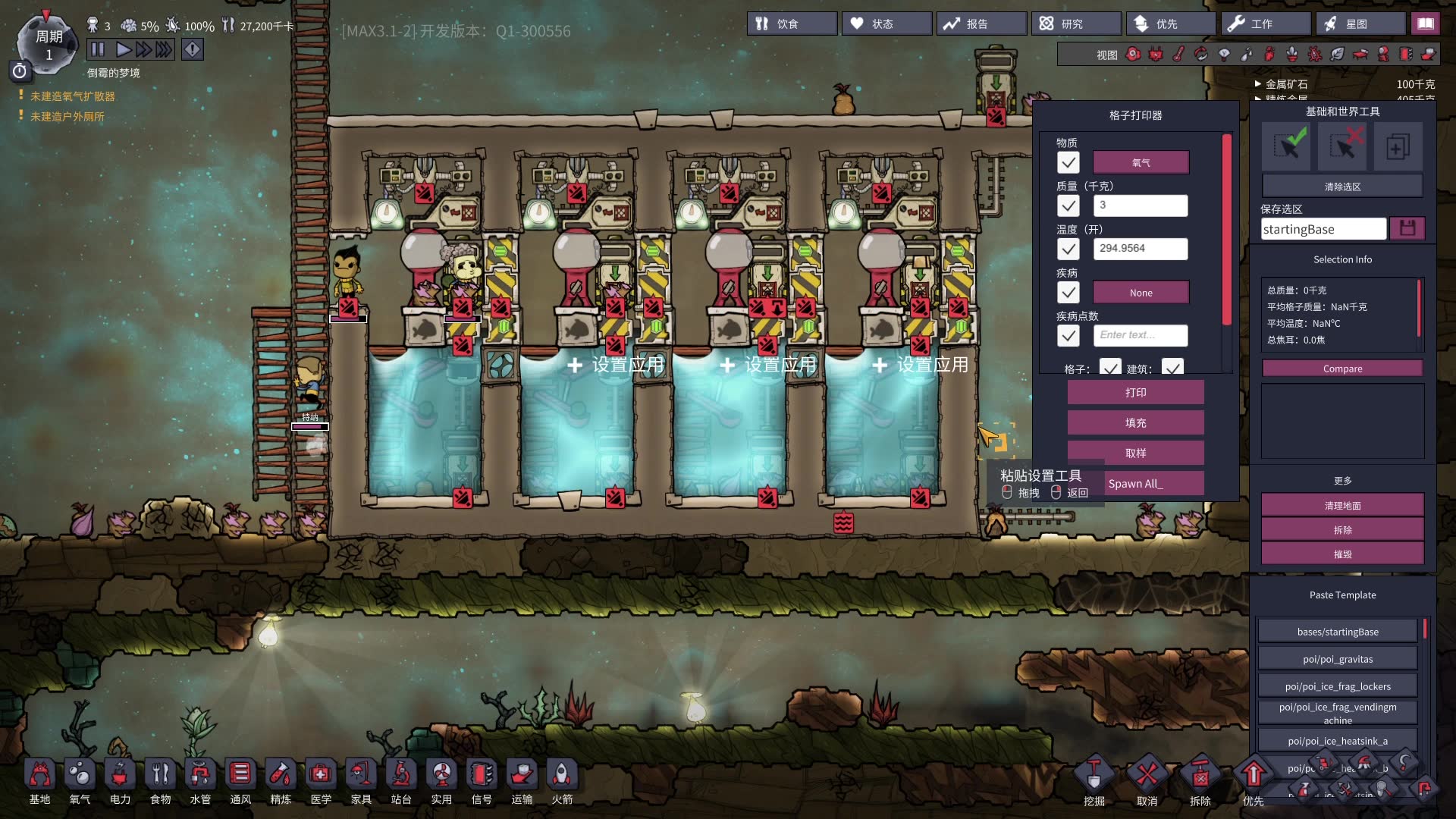Open the 饮食 (Consumables) menu
Image resolution: width=1456 pixels, height=819 pixels.
(x=793, y=24)
